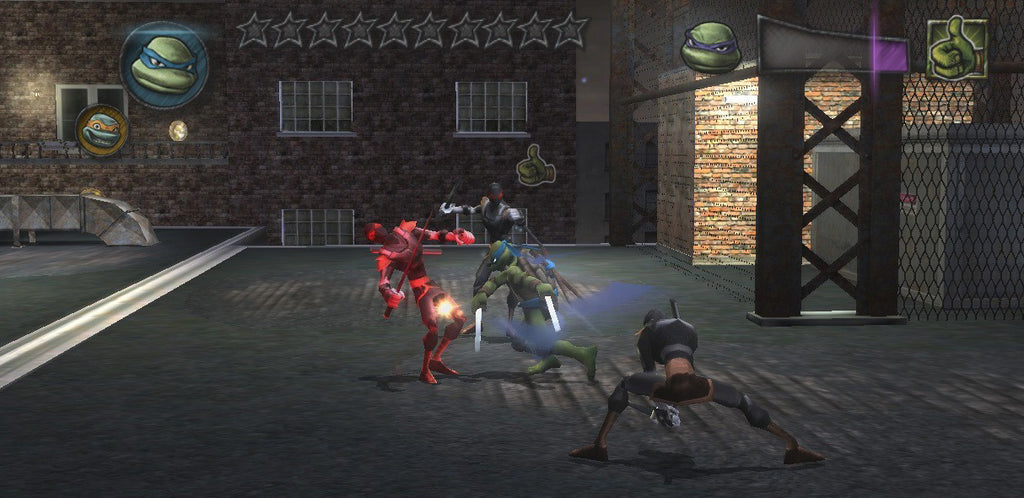Screen dimensions: 1024x498
Task: Choose Donatello's purple-masked turtle portrait
Action: [711, 46]
